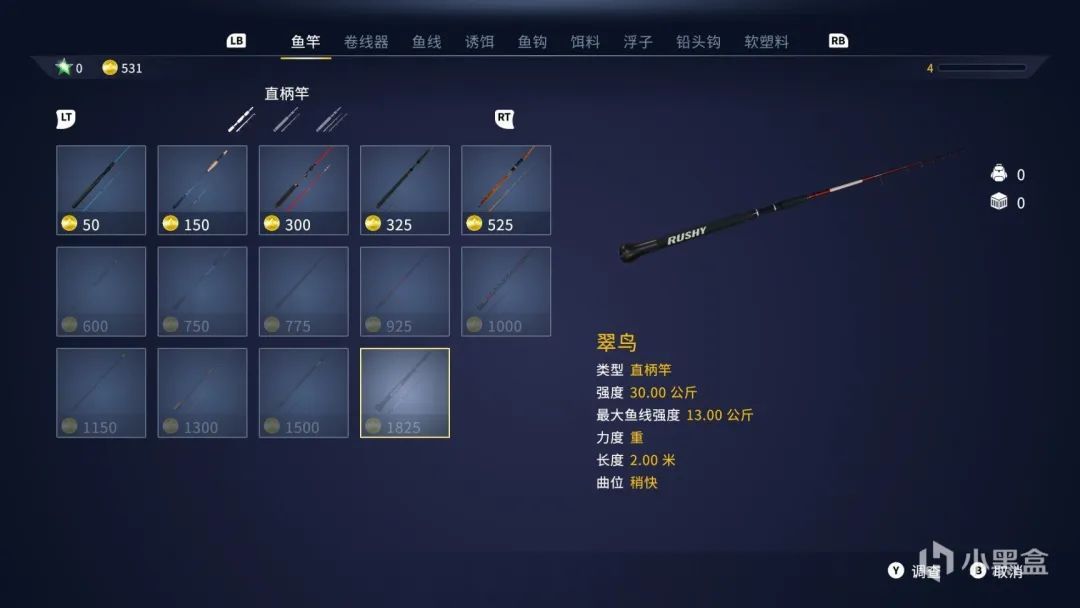The width and height of the screenshot is (1080, 608).
Task: View the 铅头钩 category
Action: click(x=698, y=42)
